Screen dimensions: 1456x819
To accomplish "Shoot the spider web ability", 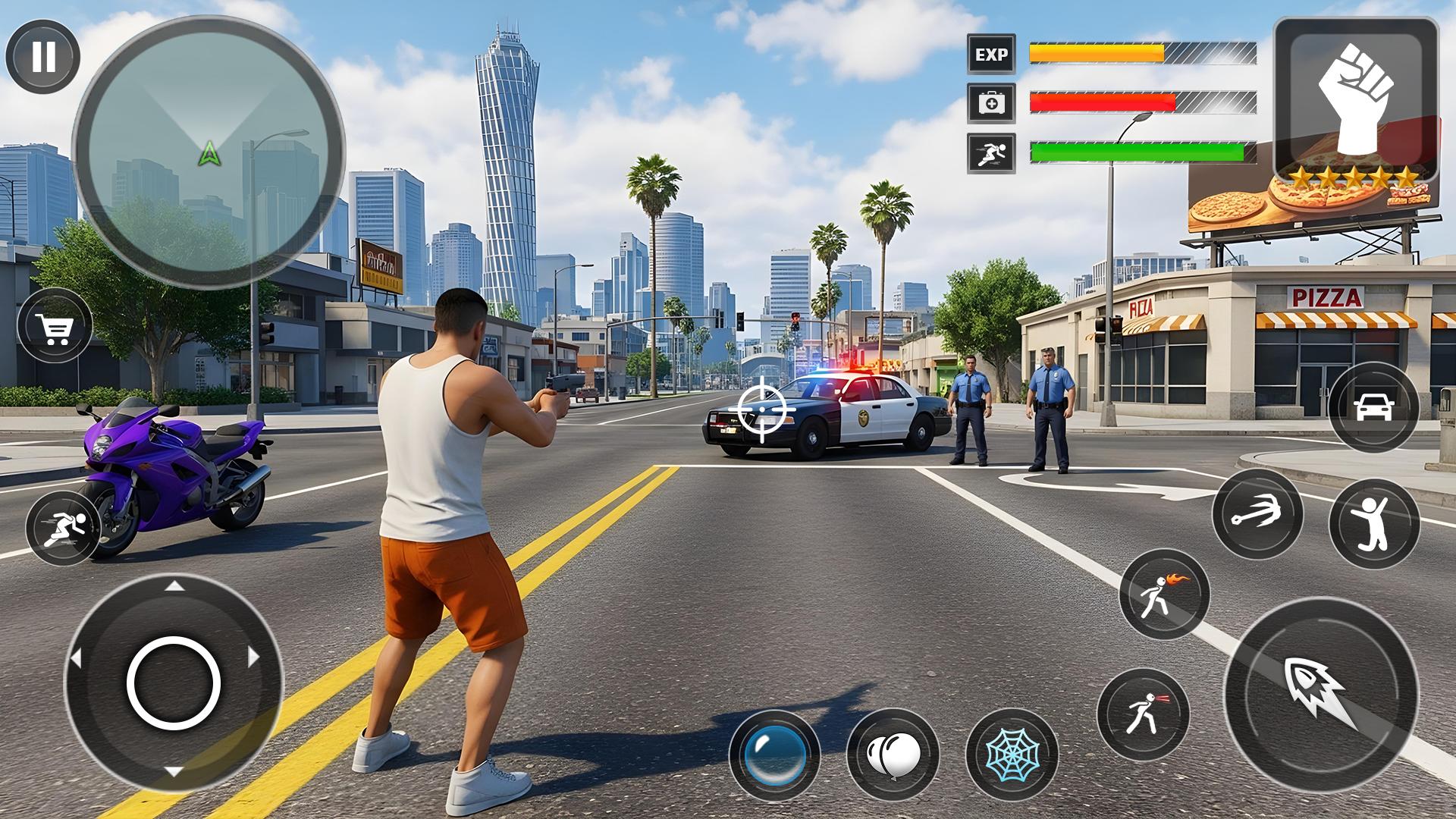I will 1011,754.
